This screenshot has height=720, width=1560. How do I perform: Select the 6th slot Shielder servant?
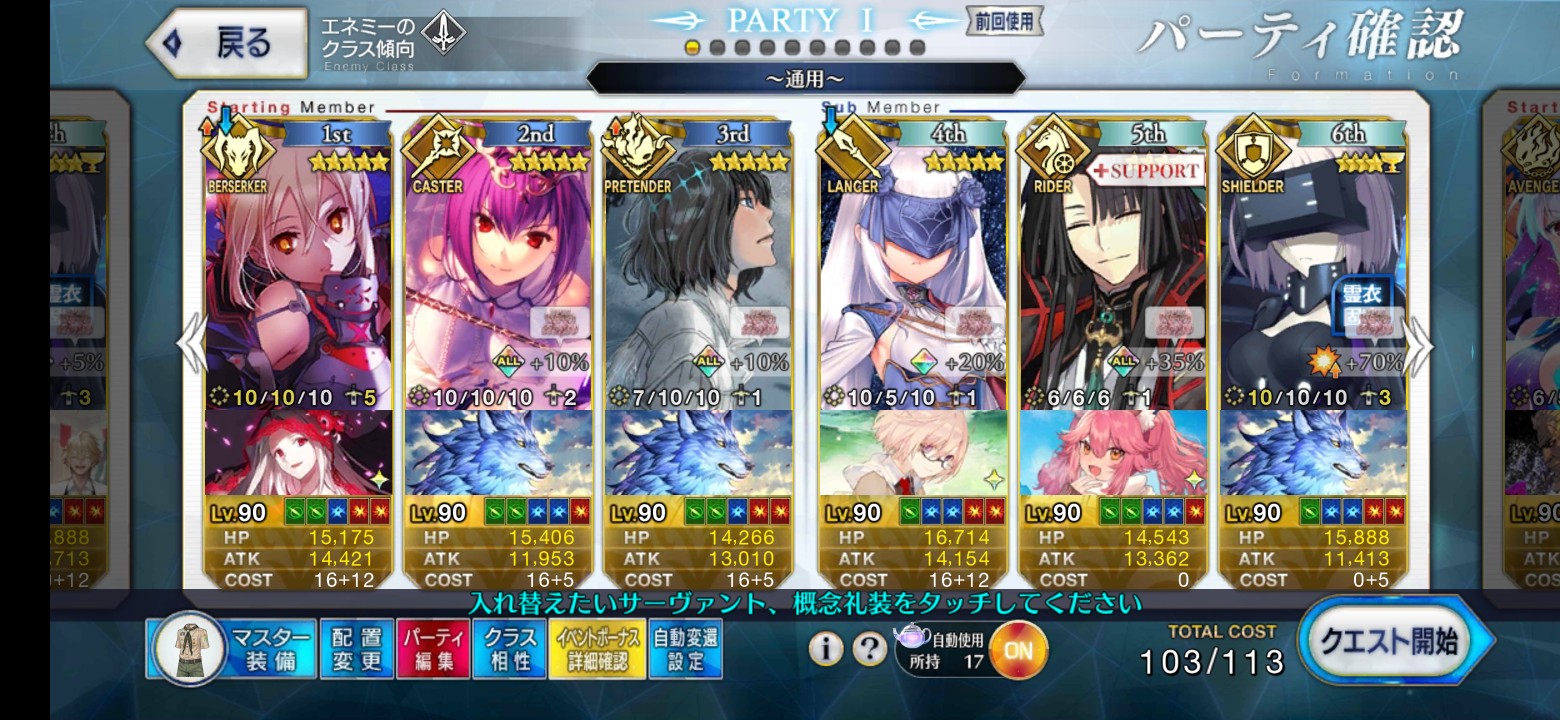(x=1312, y=290)
